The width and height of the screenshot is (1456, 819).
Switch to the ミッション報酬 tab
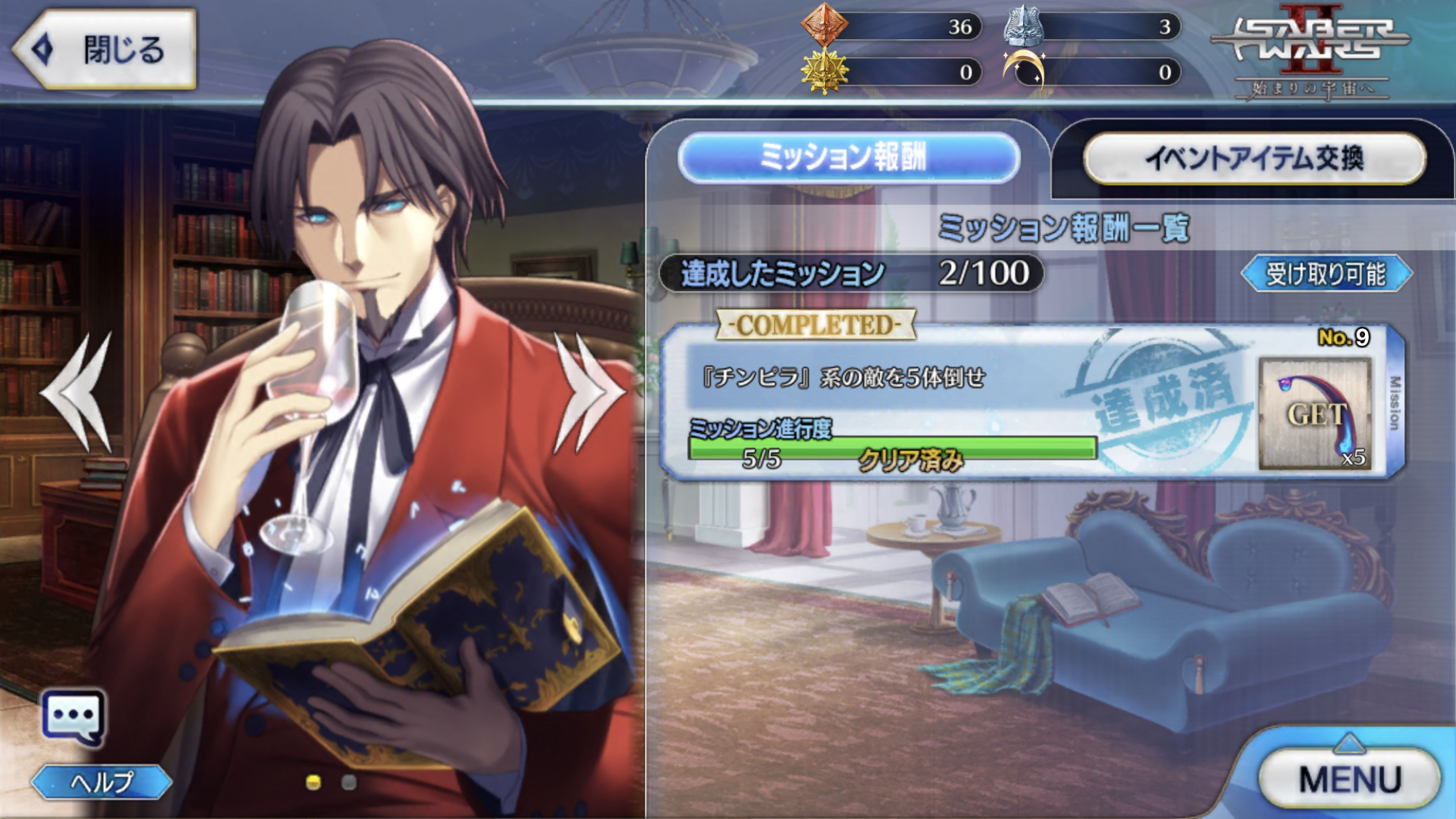[848, 157]
